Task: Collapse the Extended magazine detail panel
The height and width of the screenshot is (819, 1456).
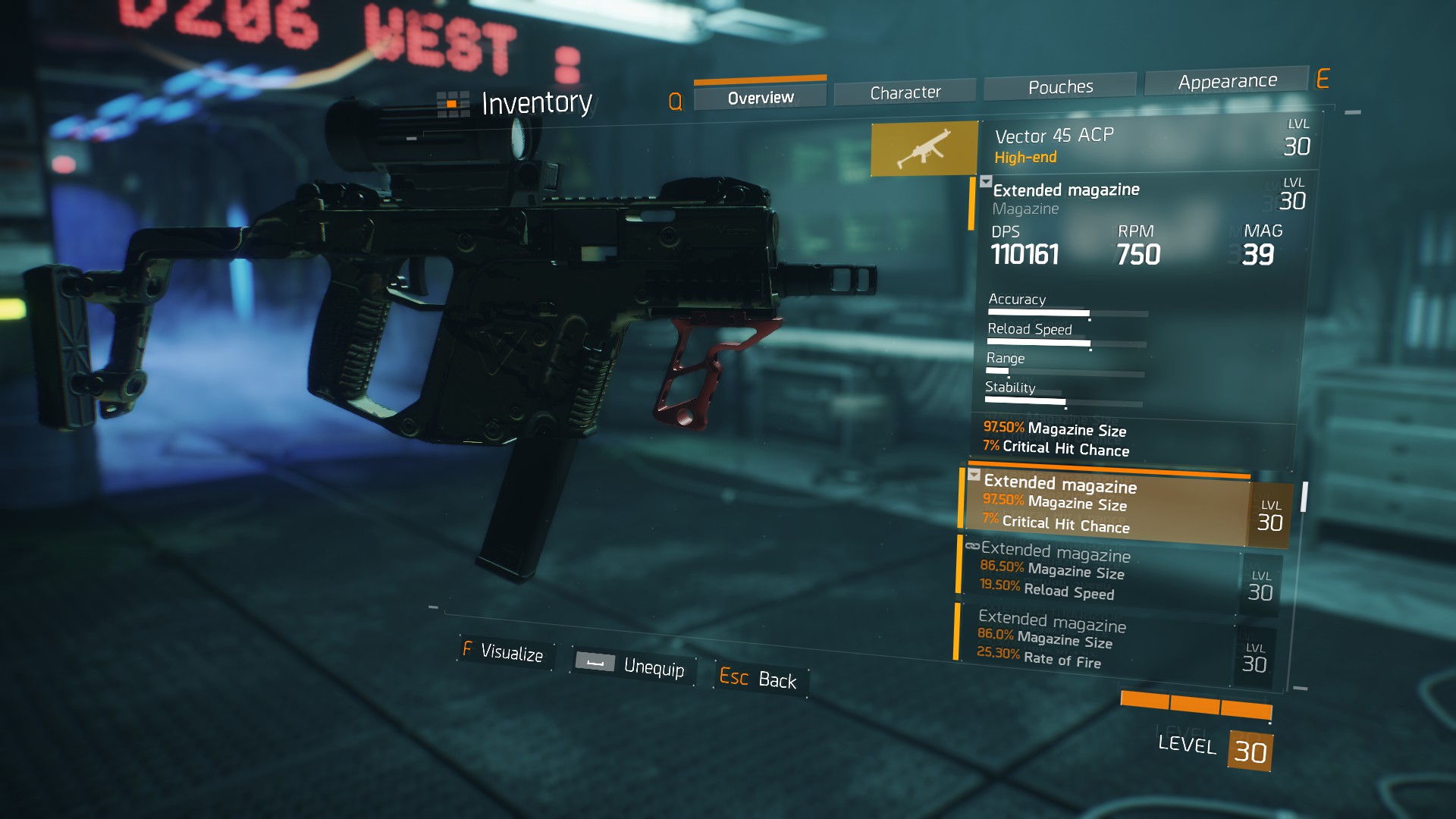Action: 987,182
